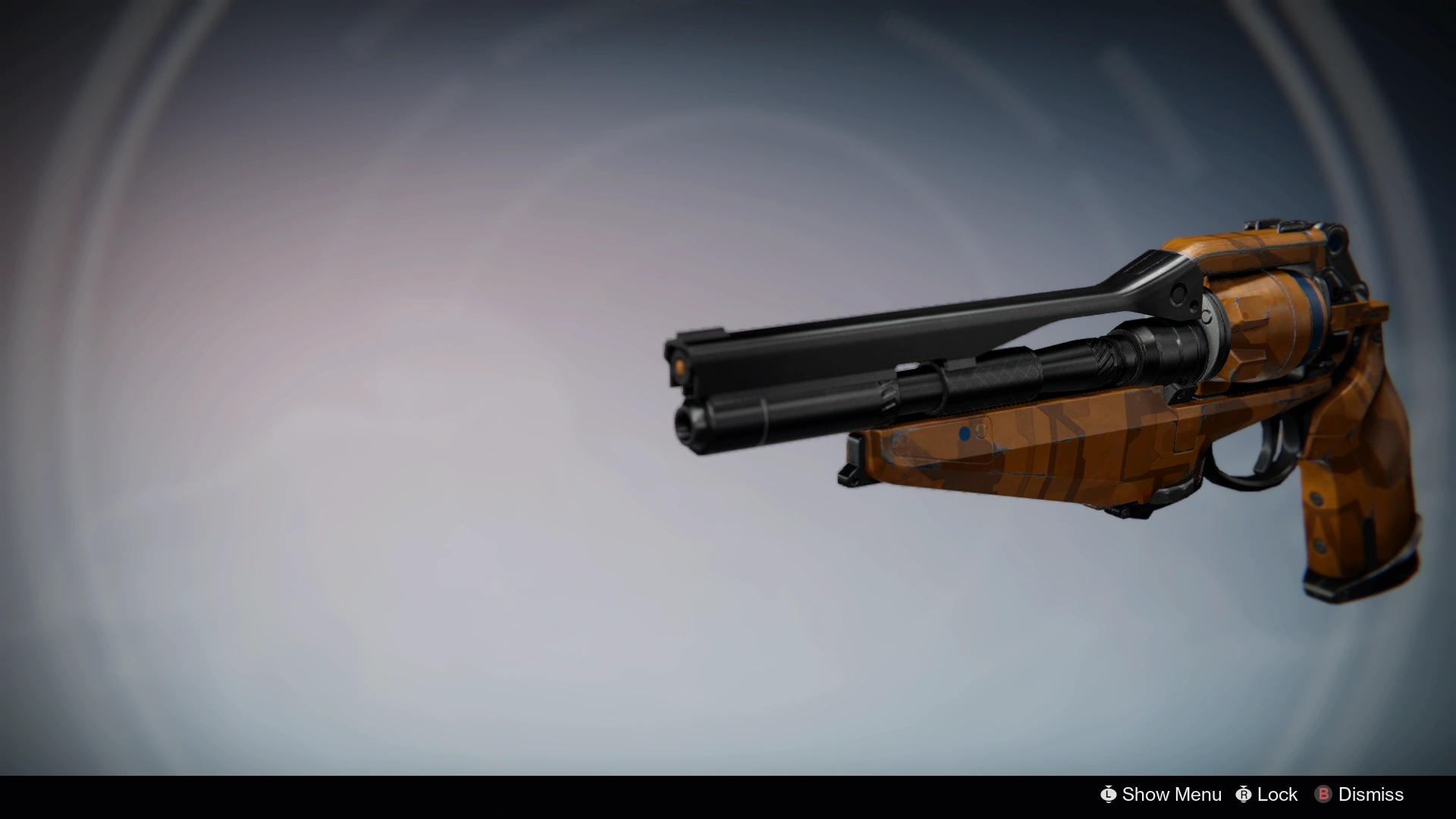
Task: Click the R stick Lock icon
Action: (x=1242, y=795)
